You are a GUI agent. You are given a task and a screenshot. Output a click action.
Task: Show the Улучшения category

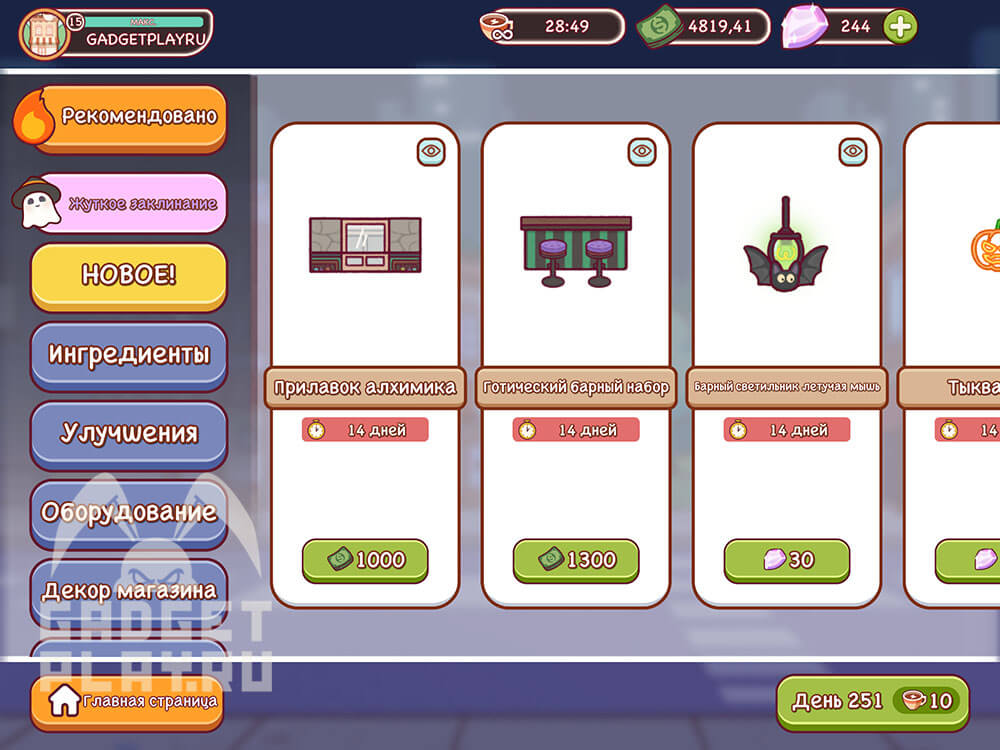pos(129,433)
